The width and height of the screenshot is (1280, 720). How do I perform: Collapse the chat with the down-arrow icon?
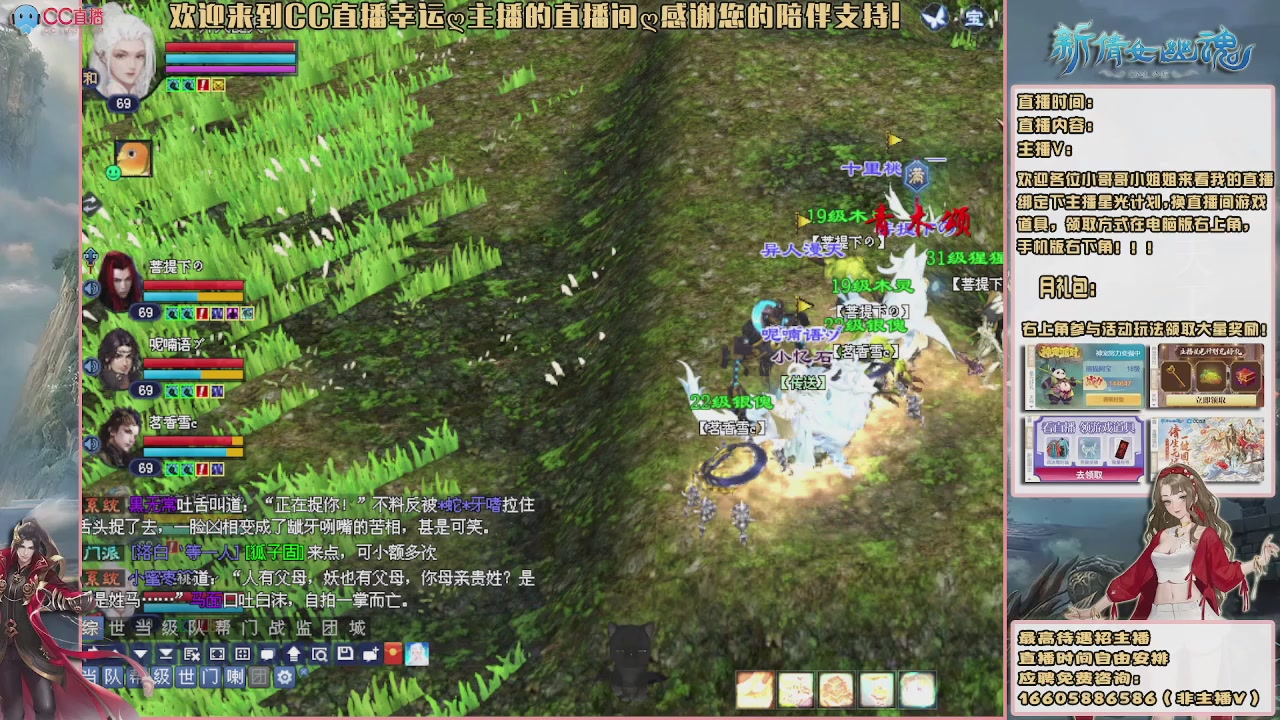click(139, 653)
